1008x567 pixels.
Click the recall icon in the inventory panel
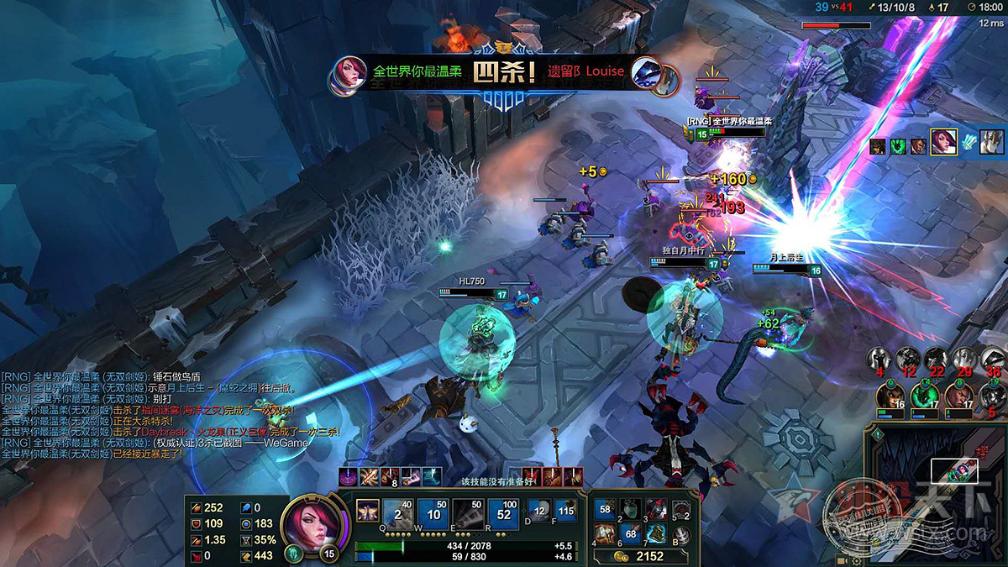(680, 535)
